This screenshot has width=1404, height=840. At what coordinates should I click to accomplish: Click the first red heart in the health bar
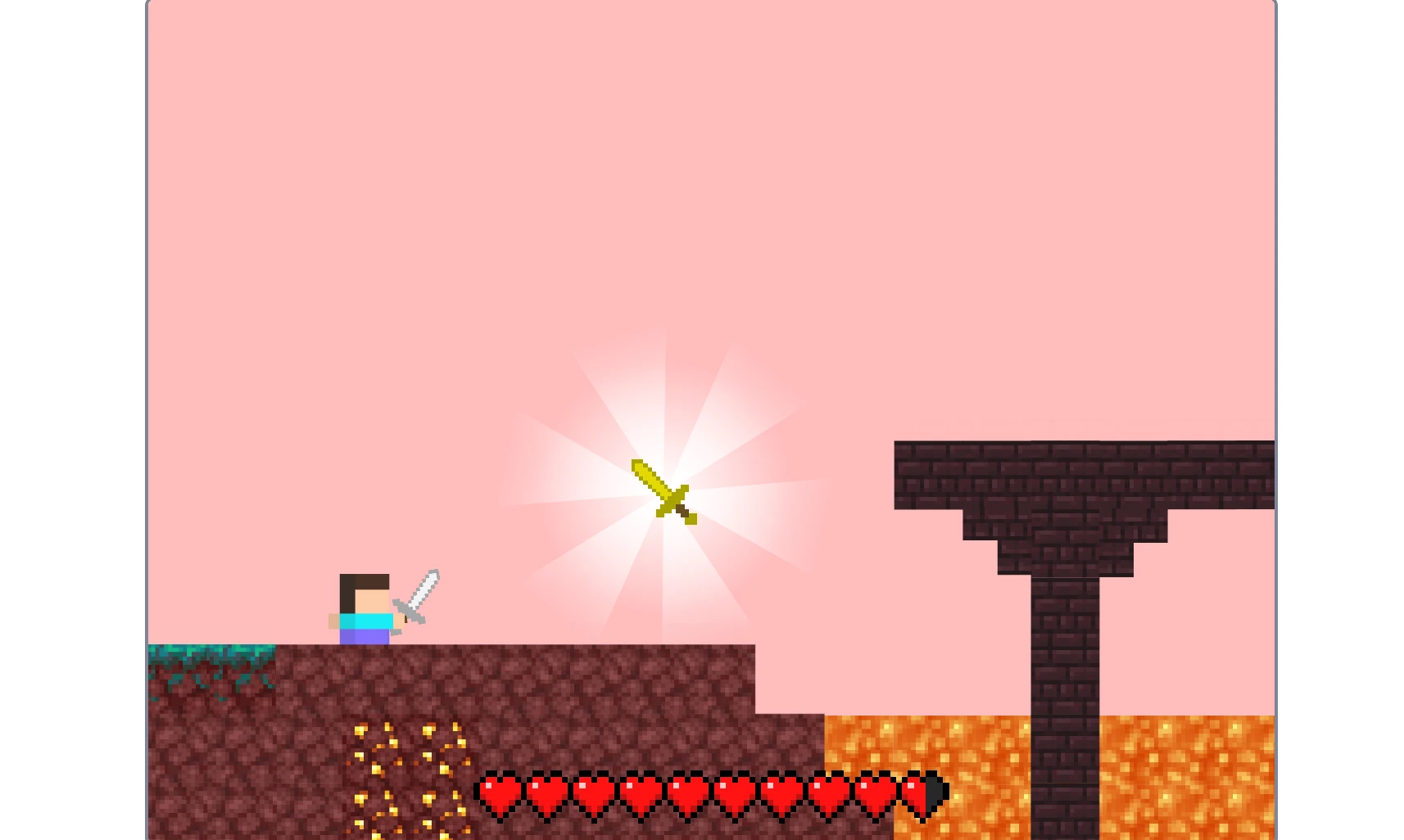click(498, 793)
